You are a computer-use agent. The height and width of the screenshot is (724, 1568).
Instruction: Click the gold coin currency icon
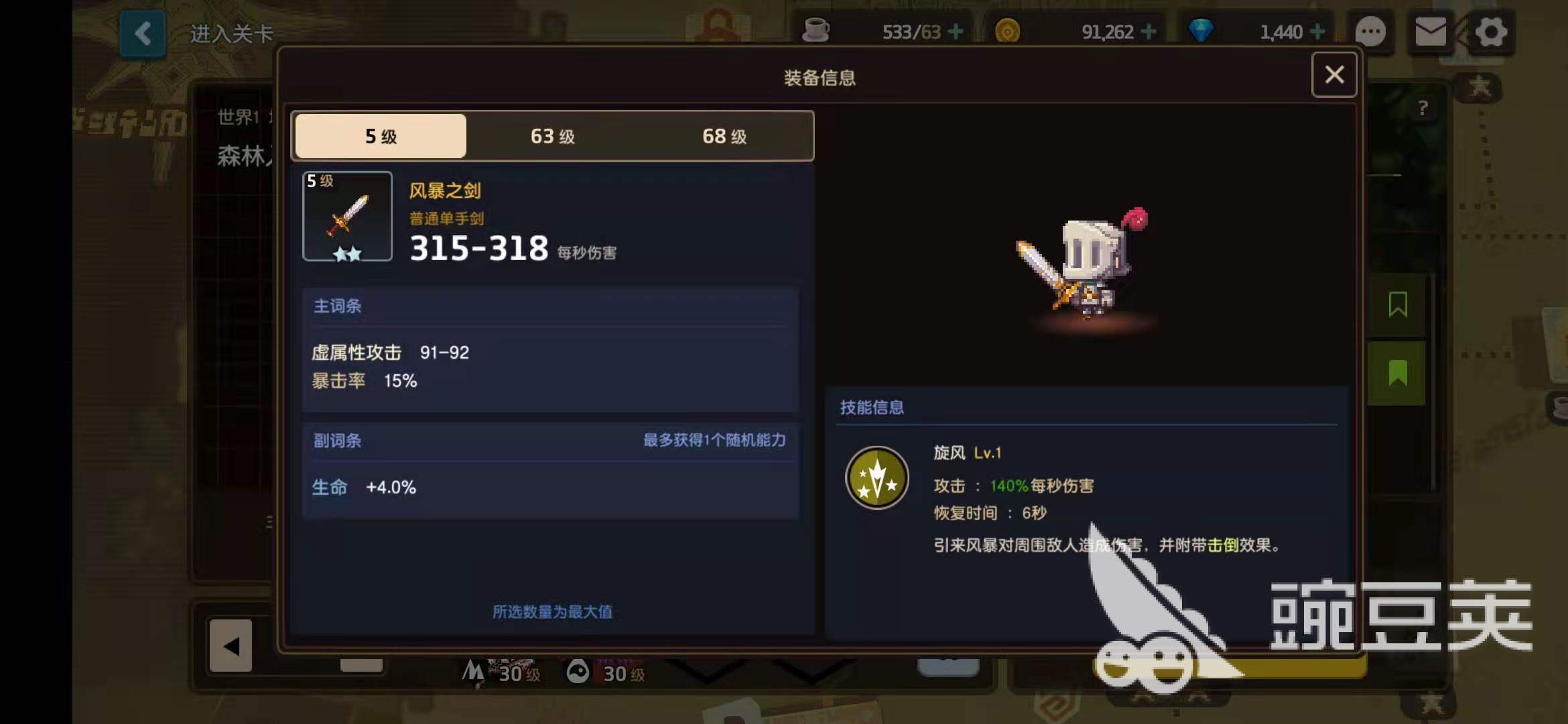pos(1008,30)
